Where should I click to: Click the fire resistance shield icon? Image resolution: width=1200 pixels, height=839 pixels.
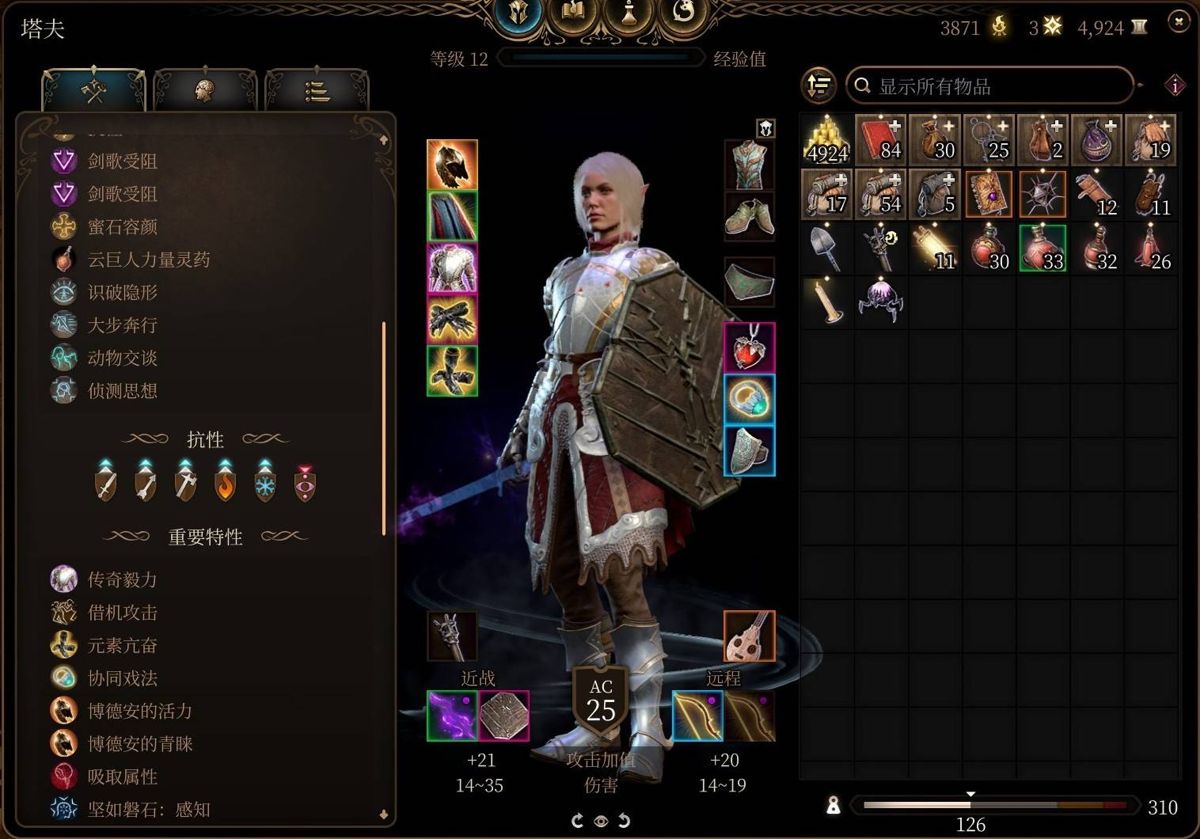click(225, 483)
